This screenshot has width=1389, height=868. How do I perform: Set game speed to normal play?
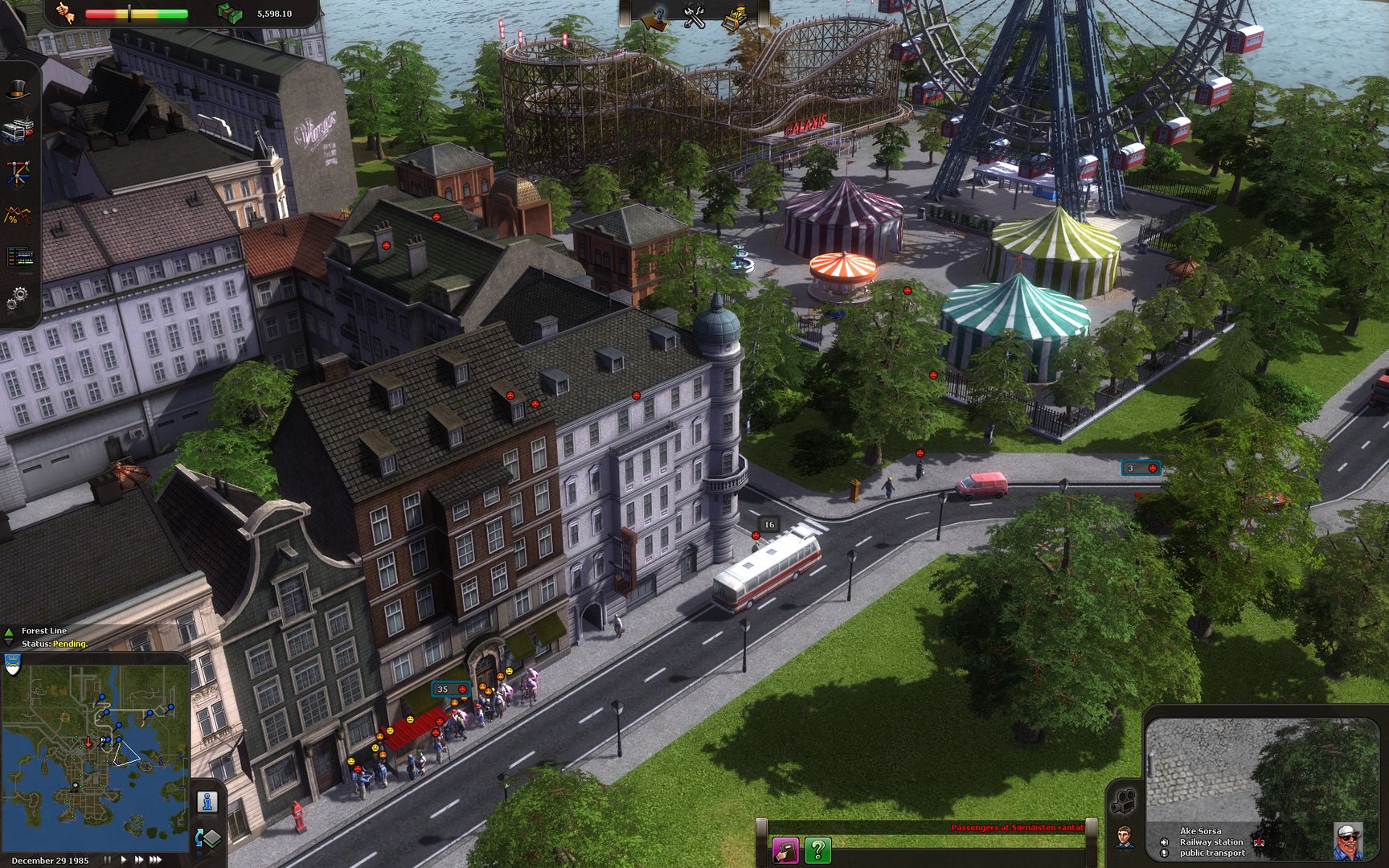123,860
